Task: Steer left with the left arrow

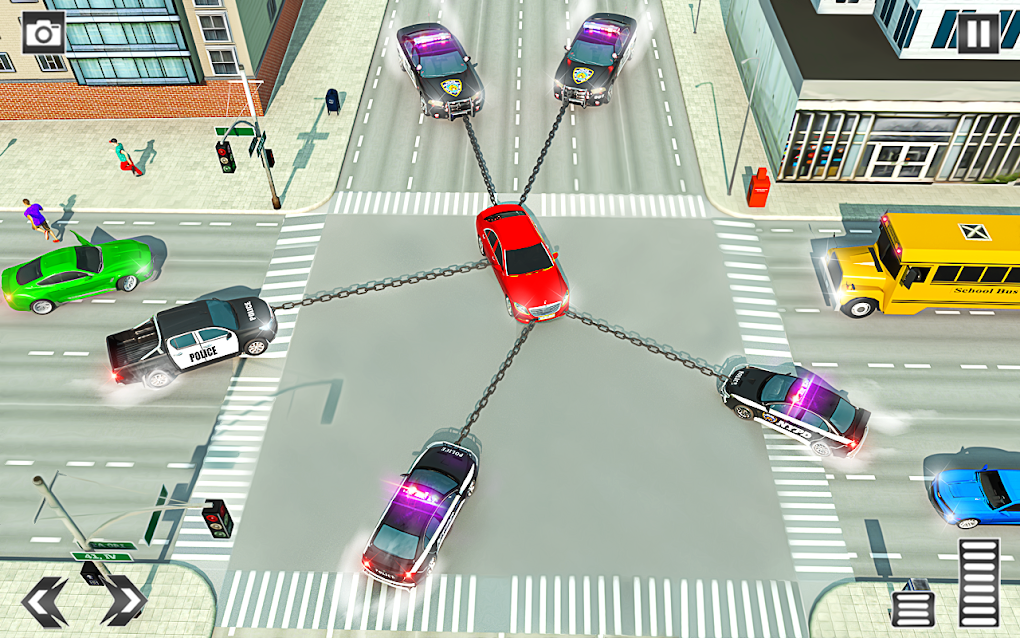Action: (45, 600)
